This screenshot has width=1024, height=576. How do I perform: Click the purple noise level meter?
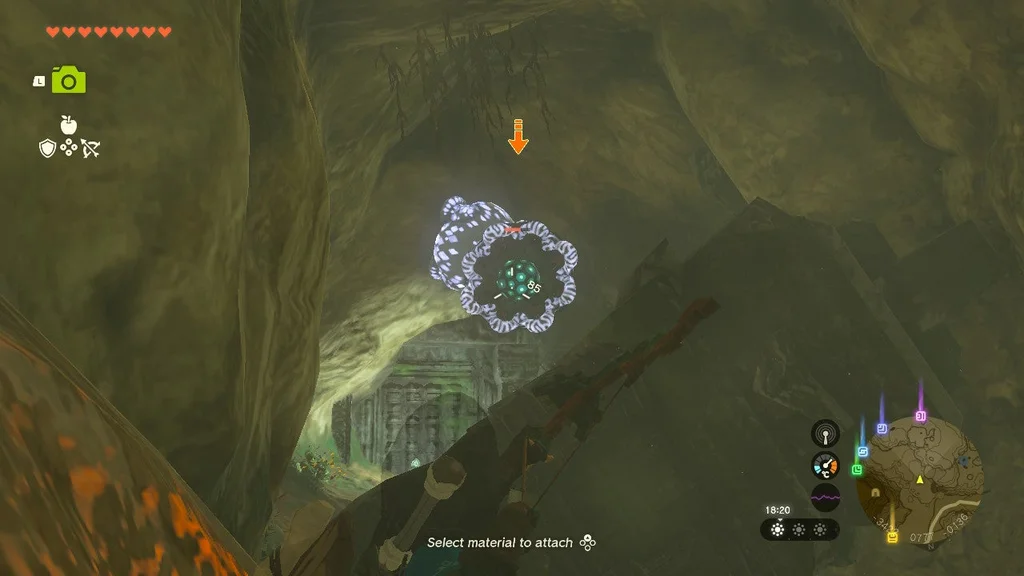(825, 496)
